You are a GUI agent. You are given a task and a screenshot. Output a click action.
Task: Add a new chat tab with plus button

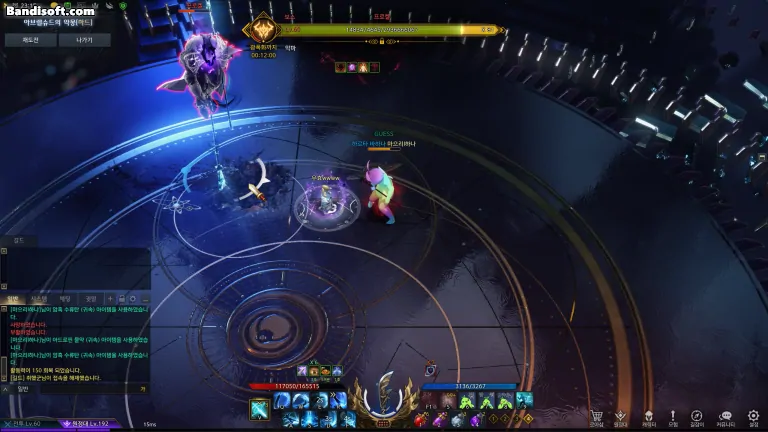pyautogui.click(x=109, y=298)
